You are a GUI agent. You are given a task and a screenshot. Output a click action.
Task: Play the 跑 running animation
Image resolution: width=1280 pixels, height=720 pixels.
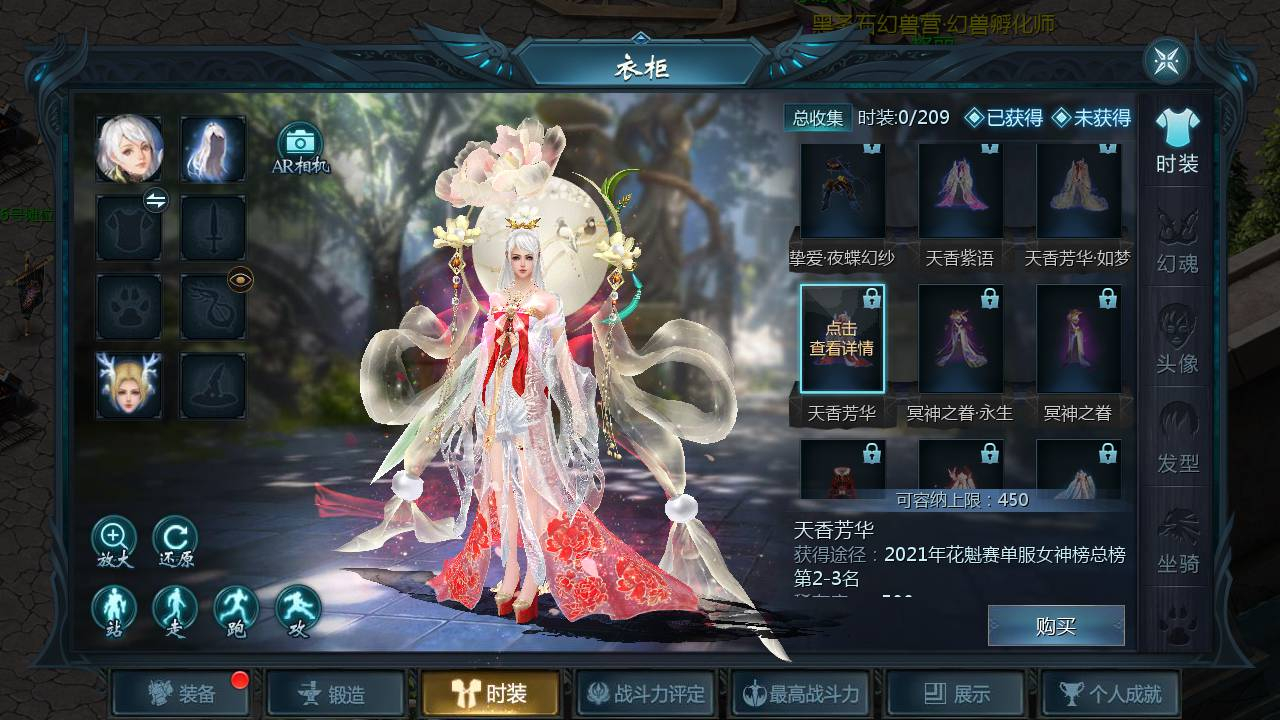pyautogui.click(x=236, y=609)
